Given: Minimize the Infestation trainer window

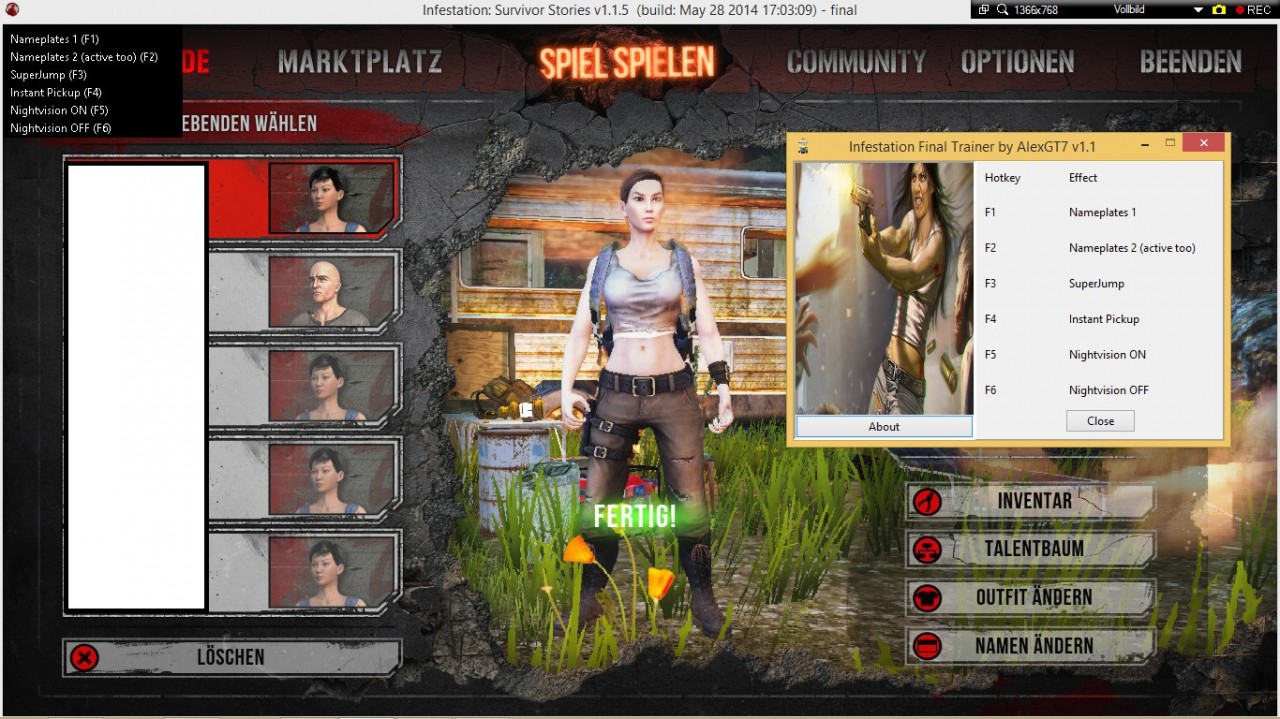Looking at the screenshot, I should (1144, 144).
